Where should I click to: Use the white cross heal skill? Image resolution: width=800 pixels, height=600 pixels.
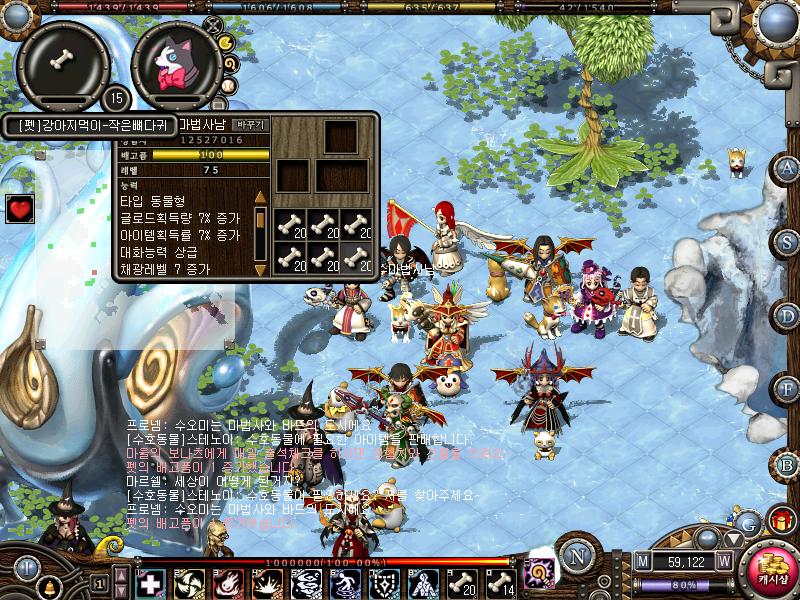(150, 583)
